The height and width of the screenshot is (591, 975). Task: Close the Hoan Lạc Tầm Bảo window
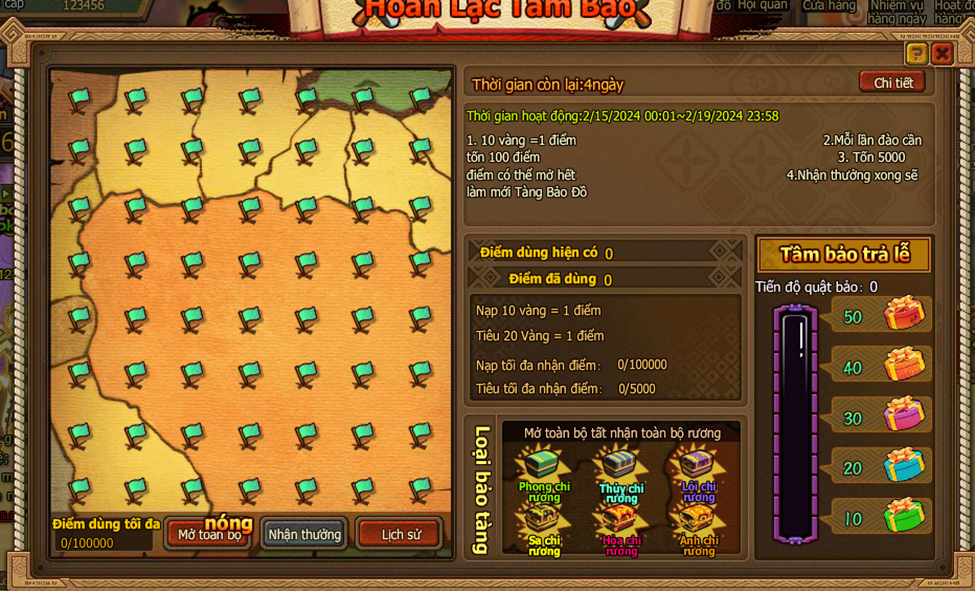pos(942,54)
